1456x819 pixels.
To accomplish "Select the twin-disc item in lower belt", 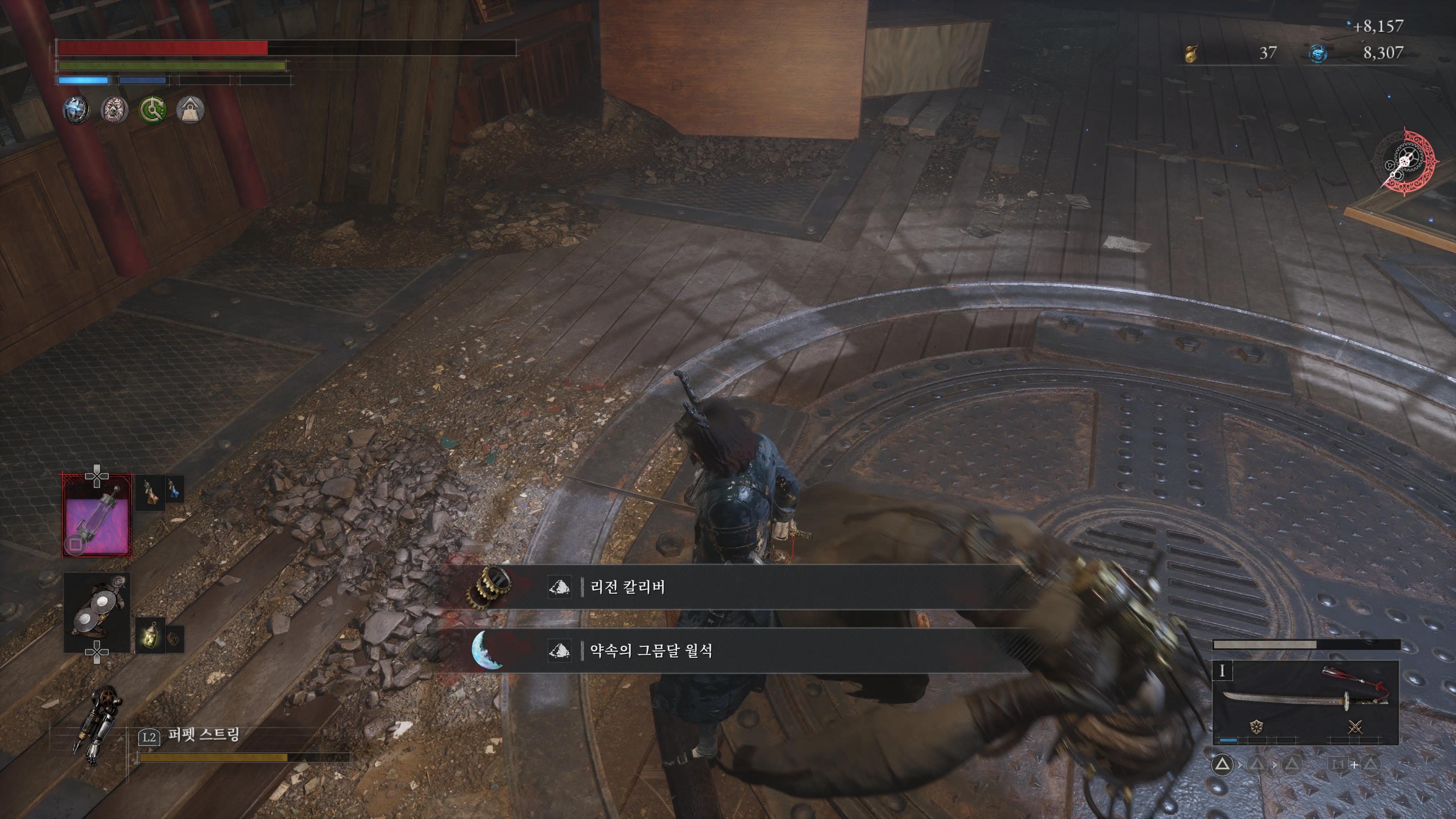I will point(97,612).
